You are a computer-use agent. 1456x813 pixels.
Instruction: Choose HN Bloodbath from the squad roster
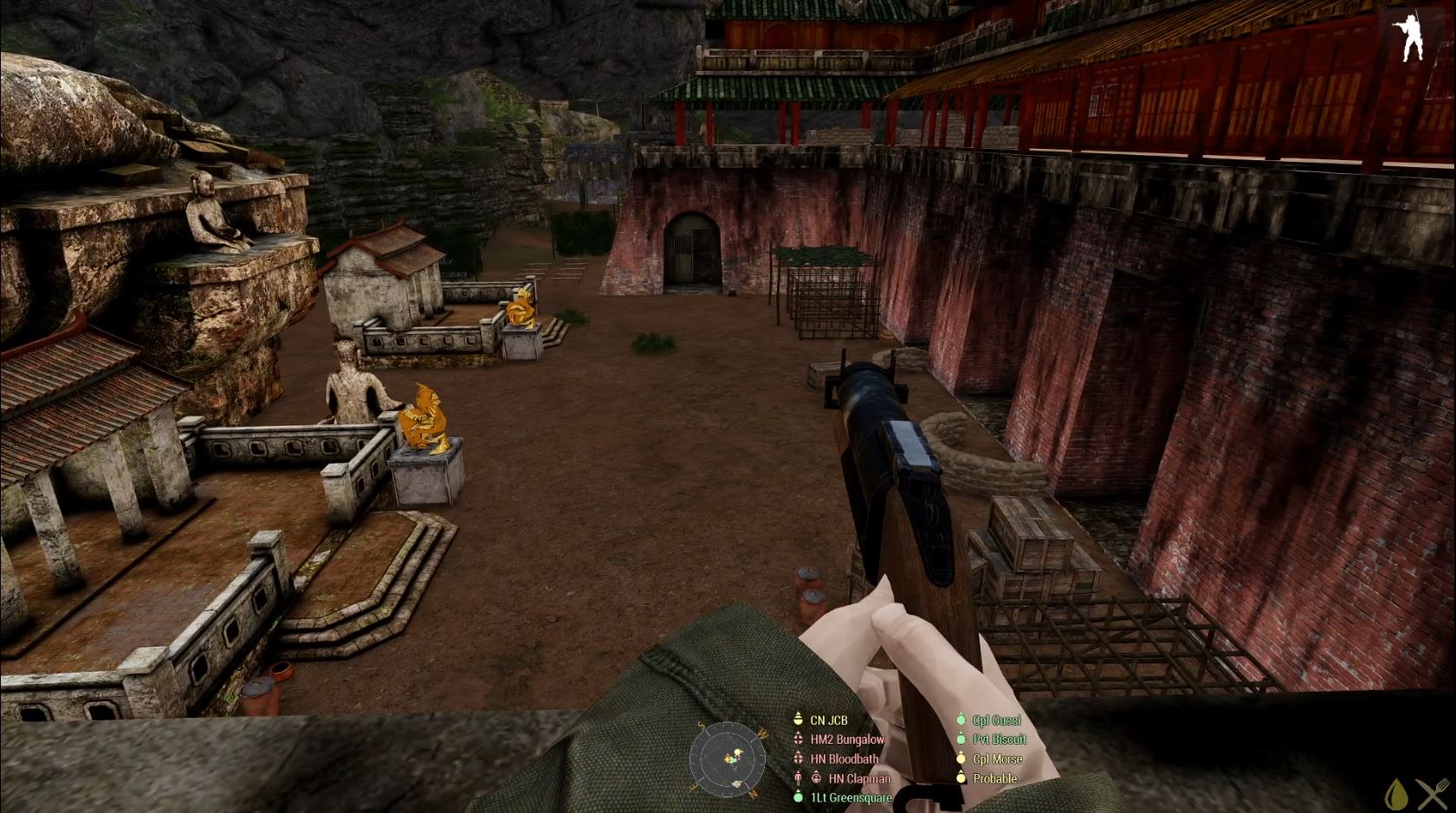point(844,759)
